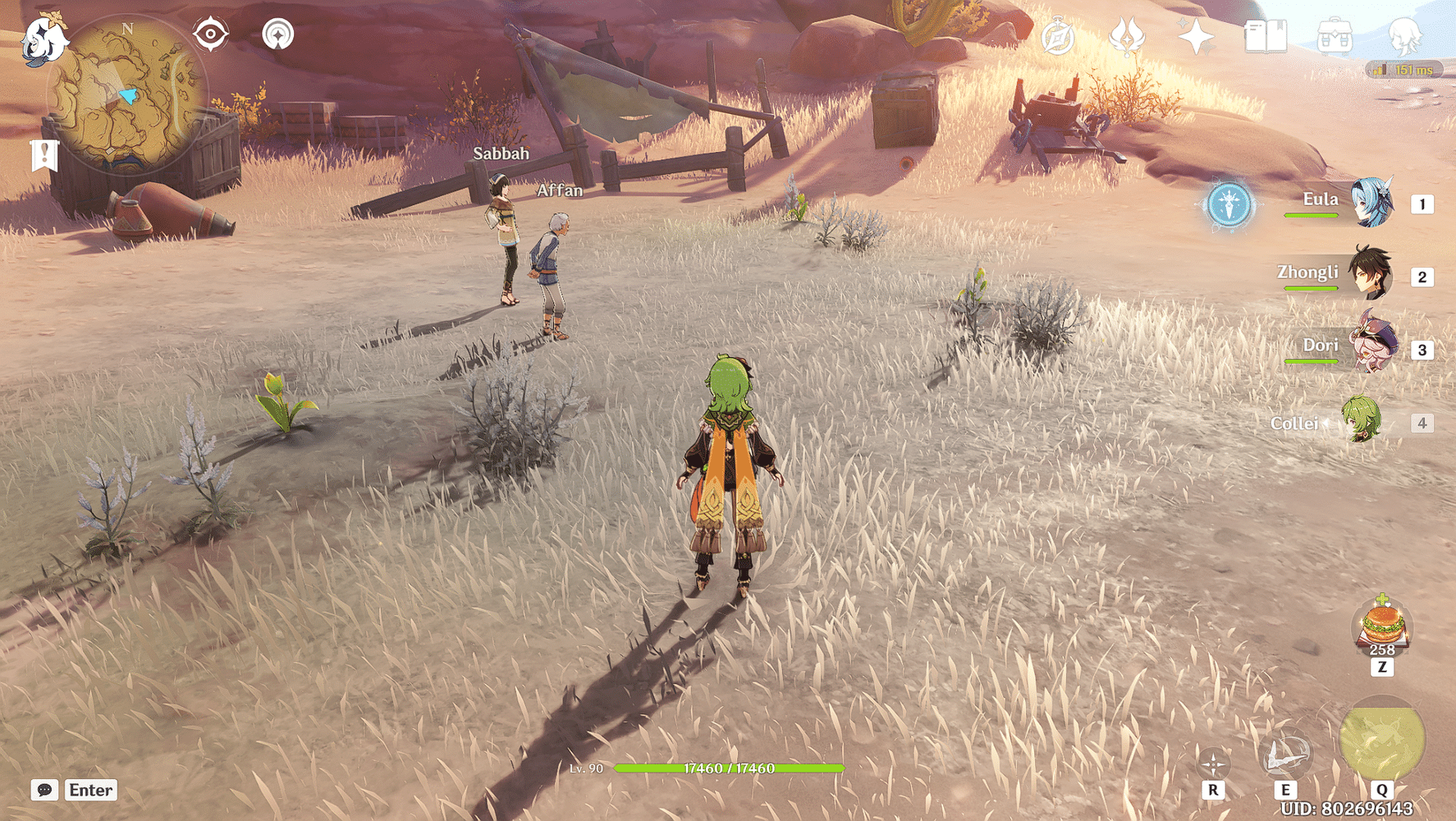Open the adventurer handbook book icon
The image size is (1456, 821).
(1265, 37)
